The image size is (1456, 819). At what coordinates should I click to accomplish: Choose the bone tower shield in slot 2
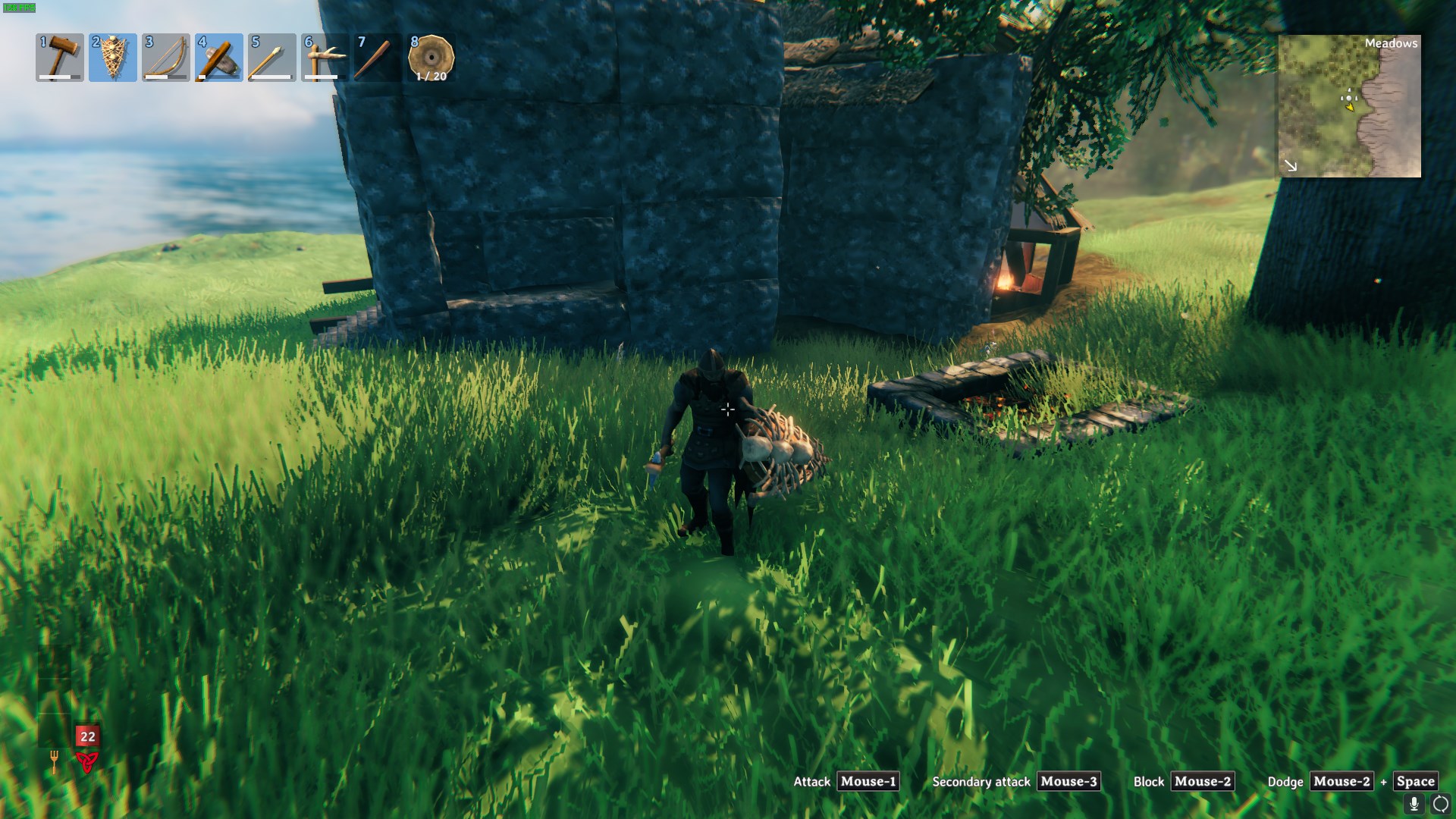click(113, 58)
